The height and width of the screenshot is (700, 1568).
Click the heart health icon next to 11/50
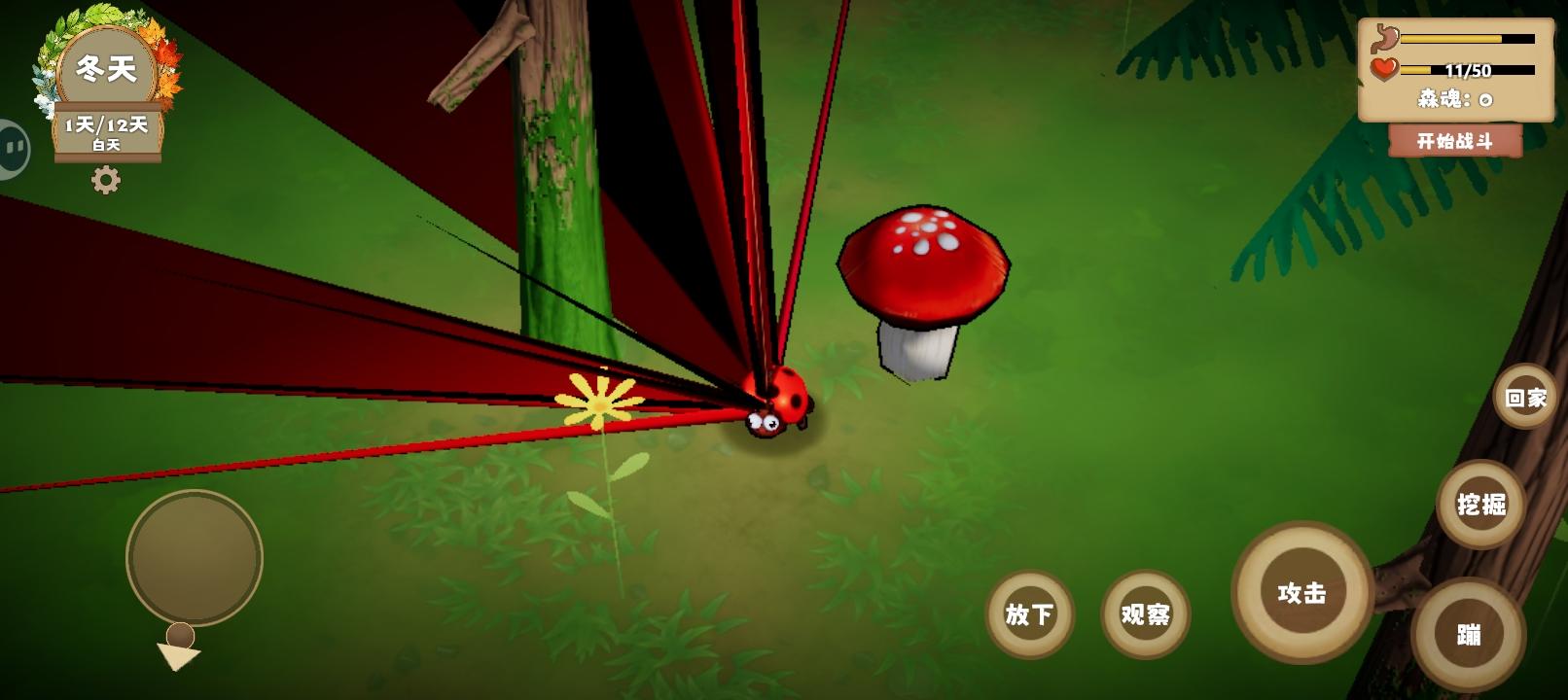coord(1382,70)
